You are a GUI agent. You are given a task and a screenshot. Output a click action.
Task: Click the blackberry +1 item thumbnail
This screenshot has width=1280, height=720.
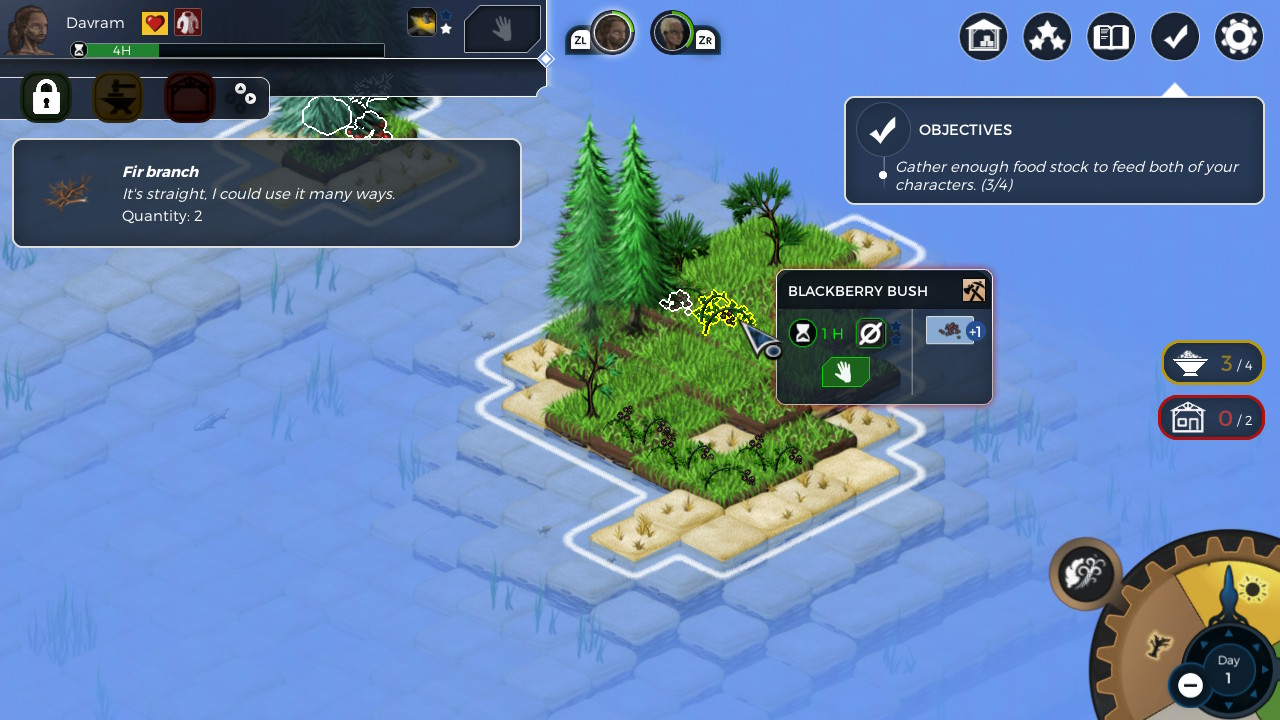[950, 330]
